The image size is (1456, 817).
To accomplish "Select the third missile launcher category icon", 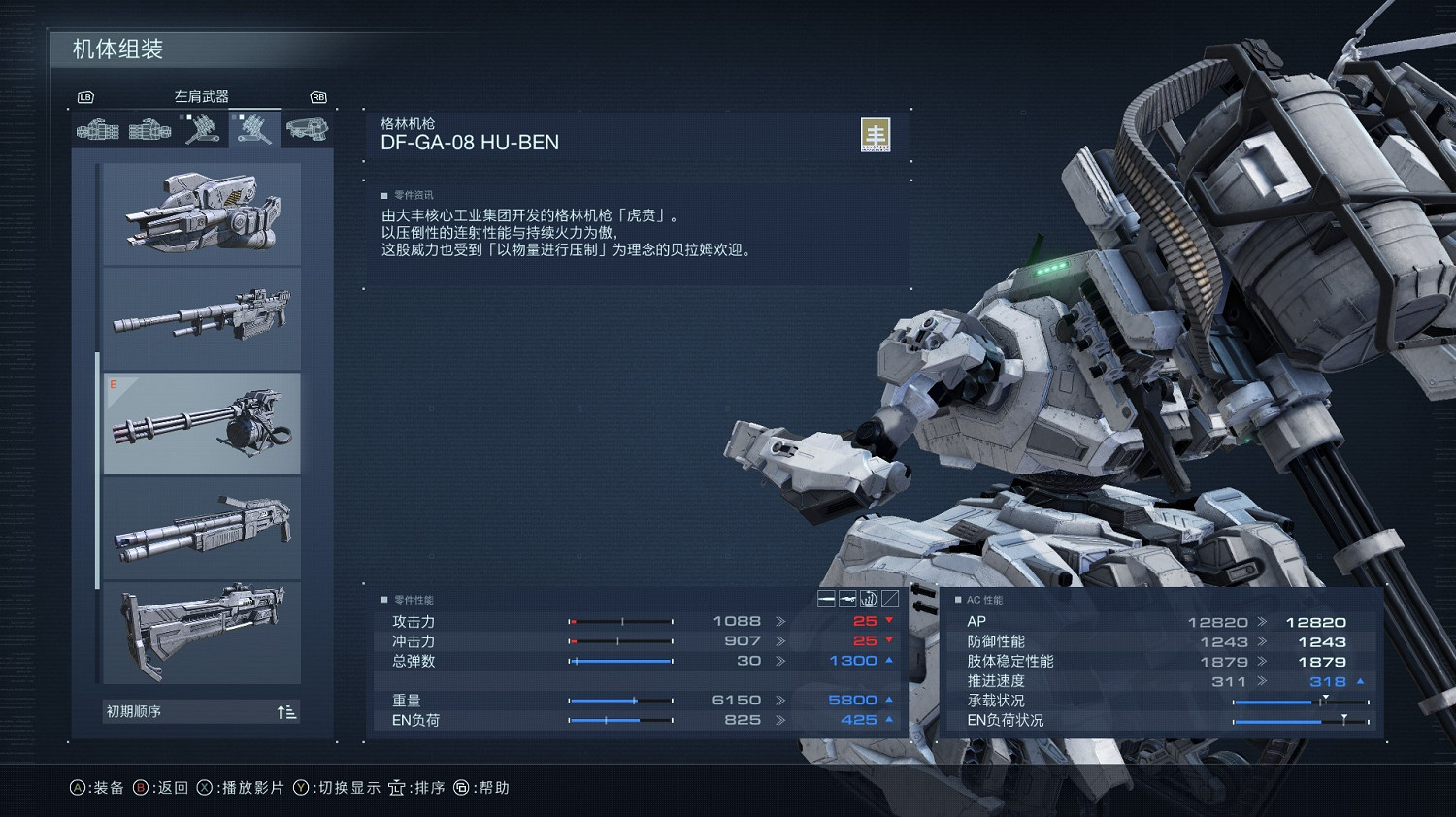I will 202,129.
